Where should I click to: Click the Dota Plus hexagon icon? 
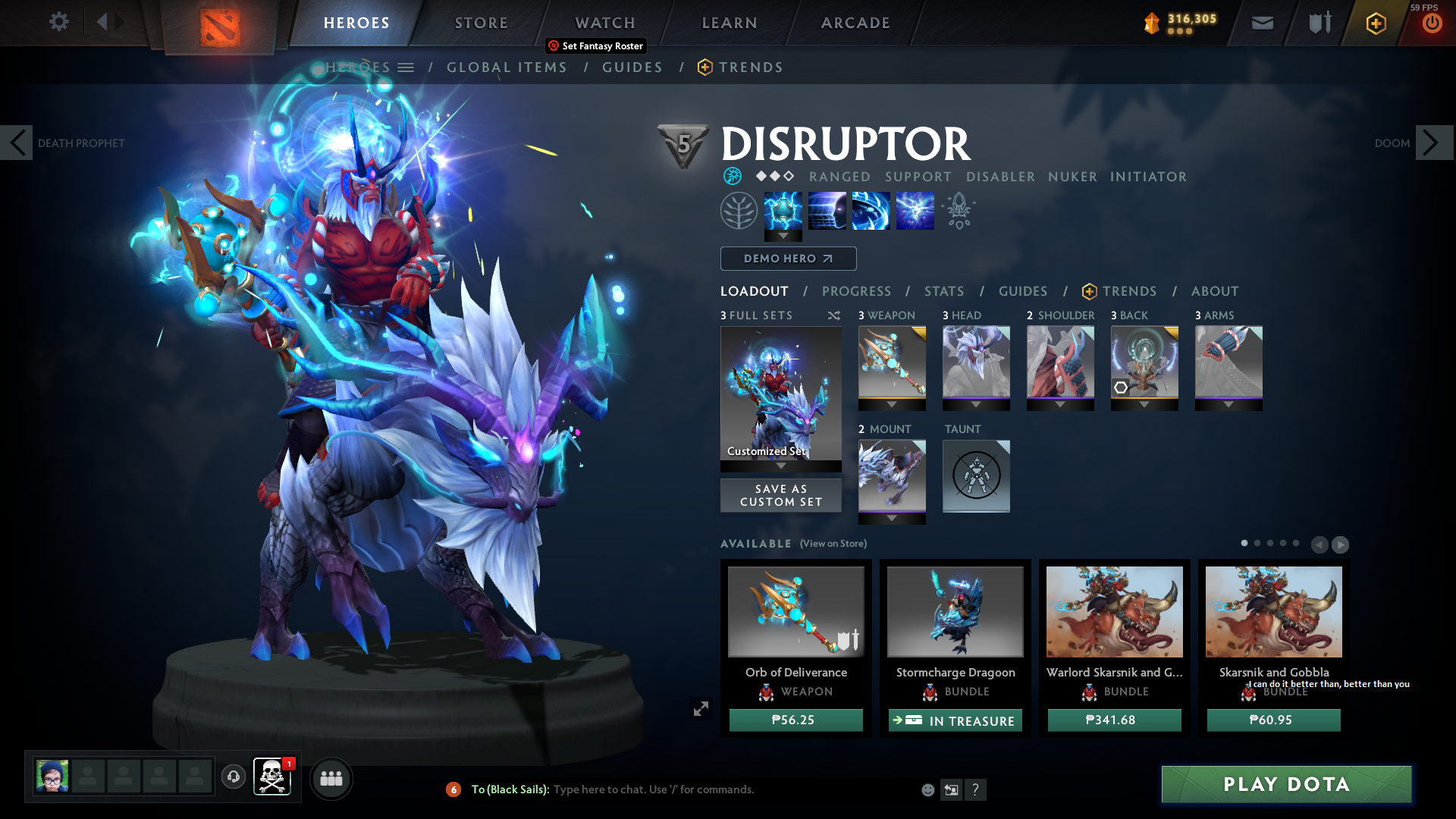1375,22
